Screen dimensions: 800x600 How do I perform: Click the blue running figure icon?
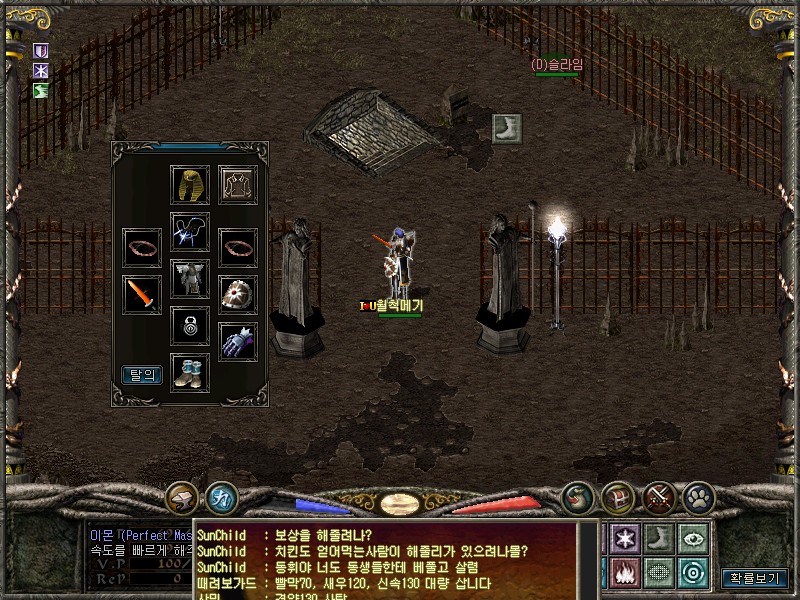tap(221, 497)
